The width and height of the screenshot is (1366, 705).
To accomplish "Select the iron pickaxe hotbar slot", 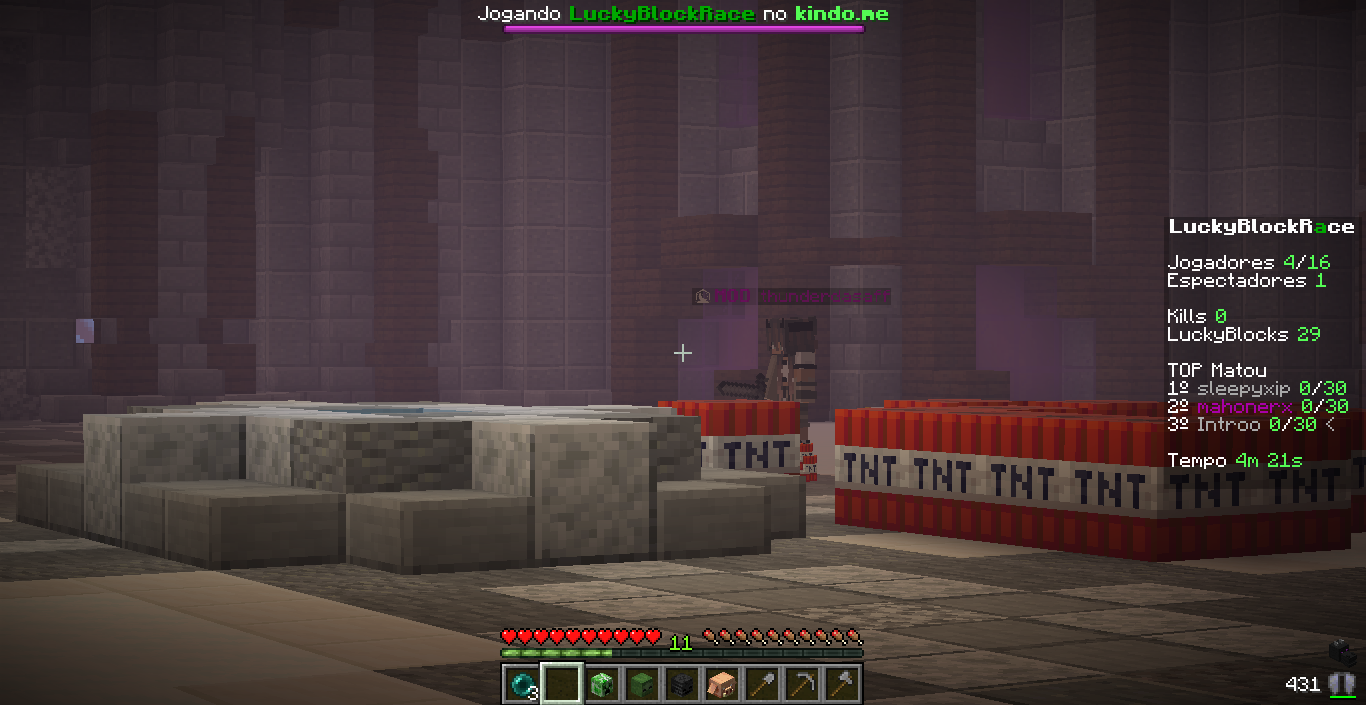I will pyautogui.click(x=802, y=684).
